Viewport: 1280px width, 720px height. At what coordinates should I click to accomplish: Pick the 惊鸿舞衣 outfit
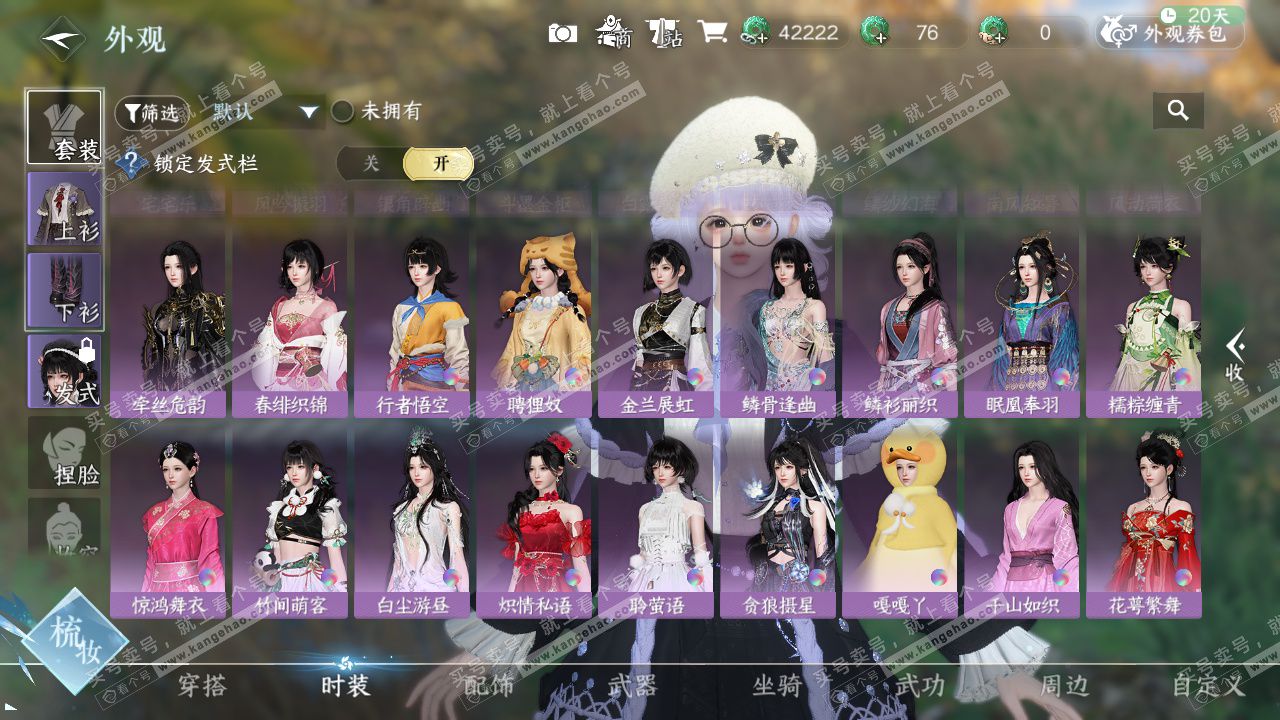168,522
